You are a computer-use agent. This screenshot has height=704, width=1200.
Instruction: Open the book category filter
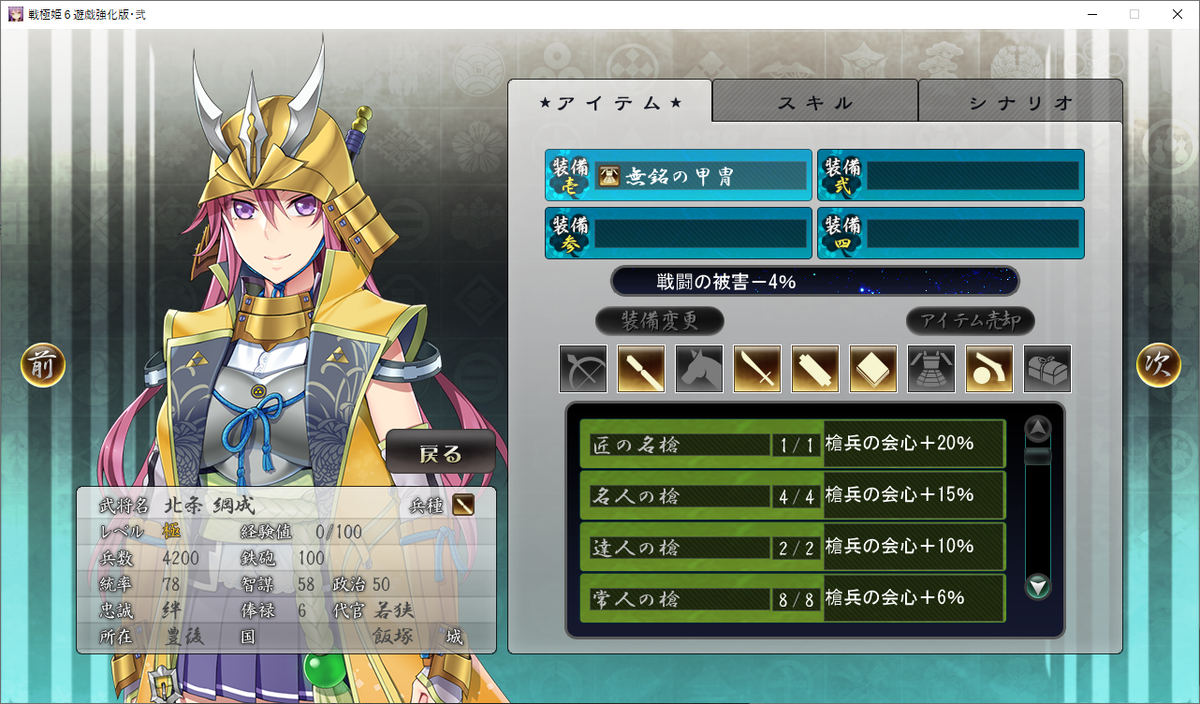873,369
